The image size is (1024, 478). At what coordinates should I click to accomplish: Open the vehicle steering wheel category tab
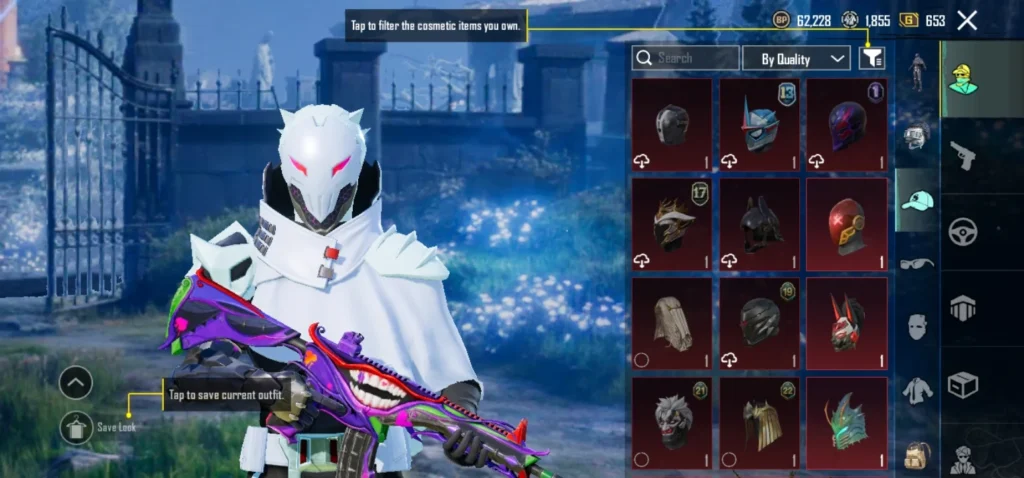coord(962,231)
